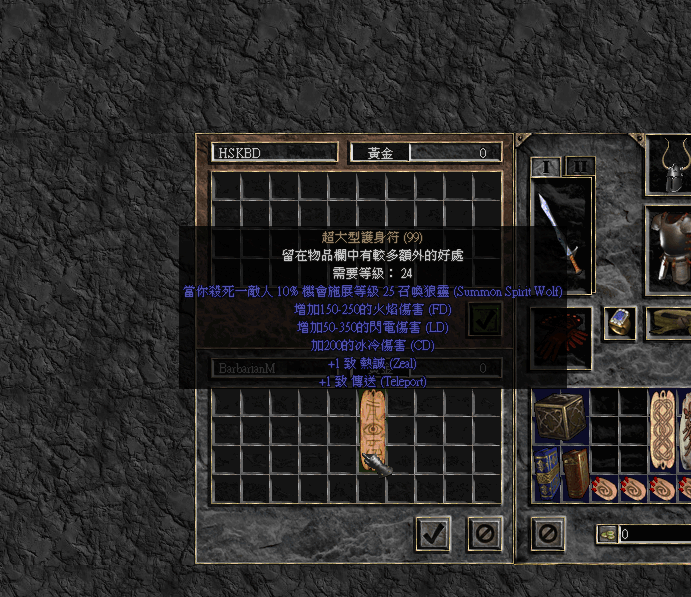Cancel the trade beside the accept checkmark

coord(484,533)
